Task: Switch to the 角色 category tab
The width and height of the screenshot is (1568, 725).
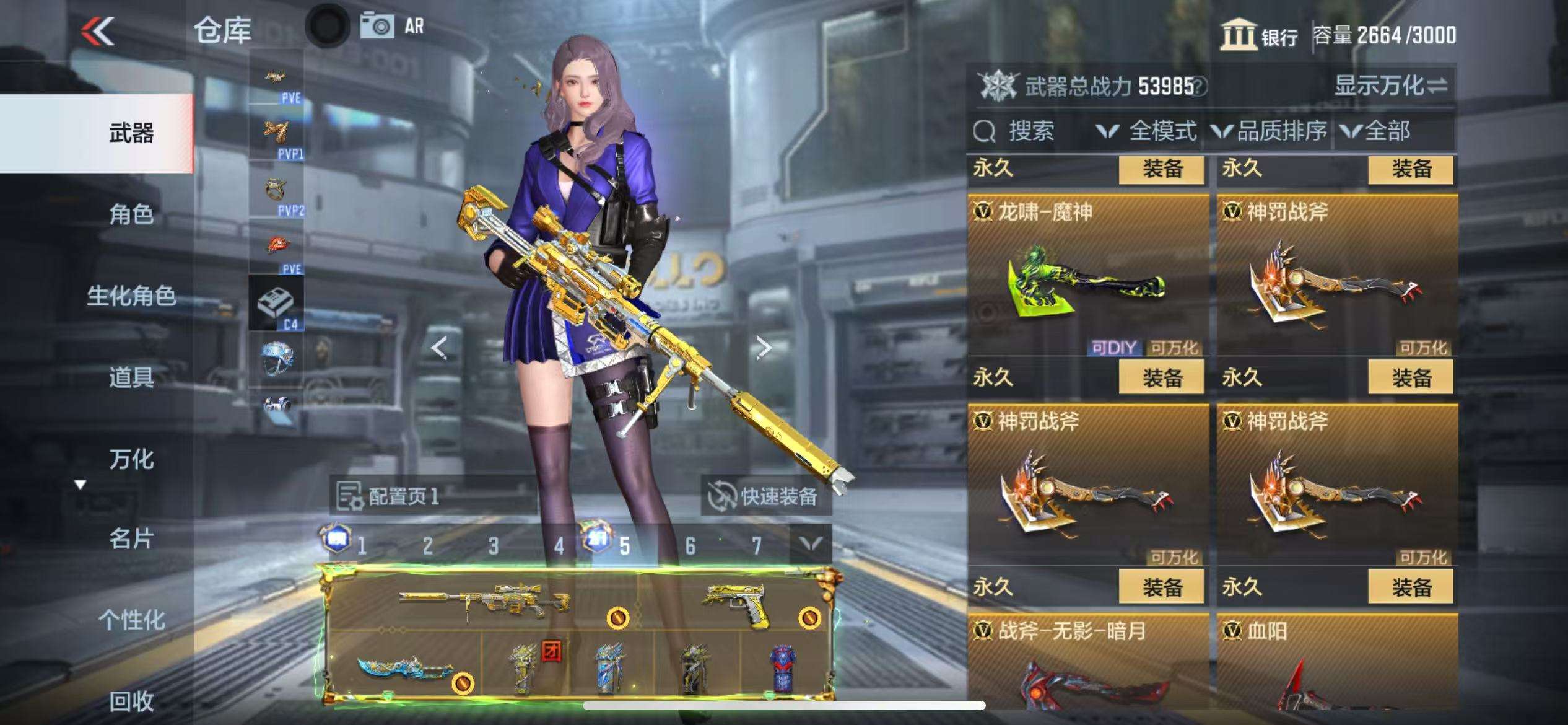Action: click(x=131, y=214)
